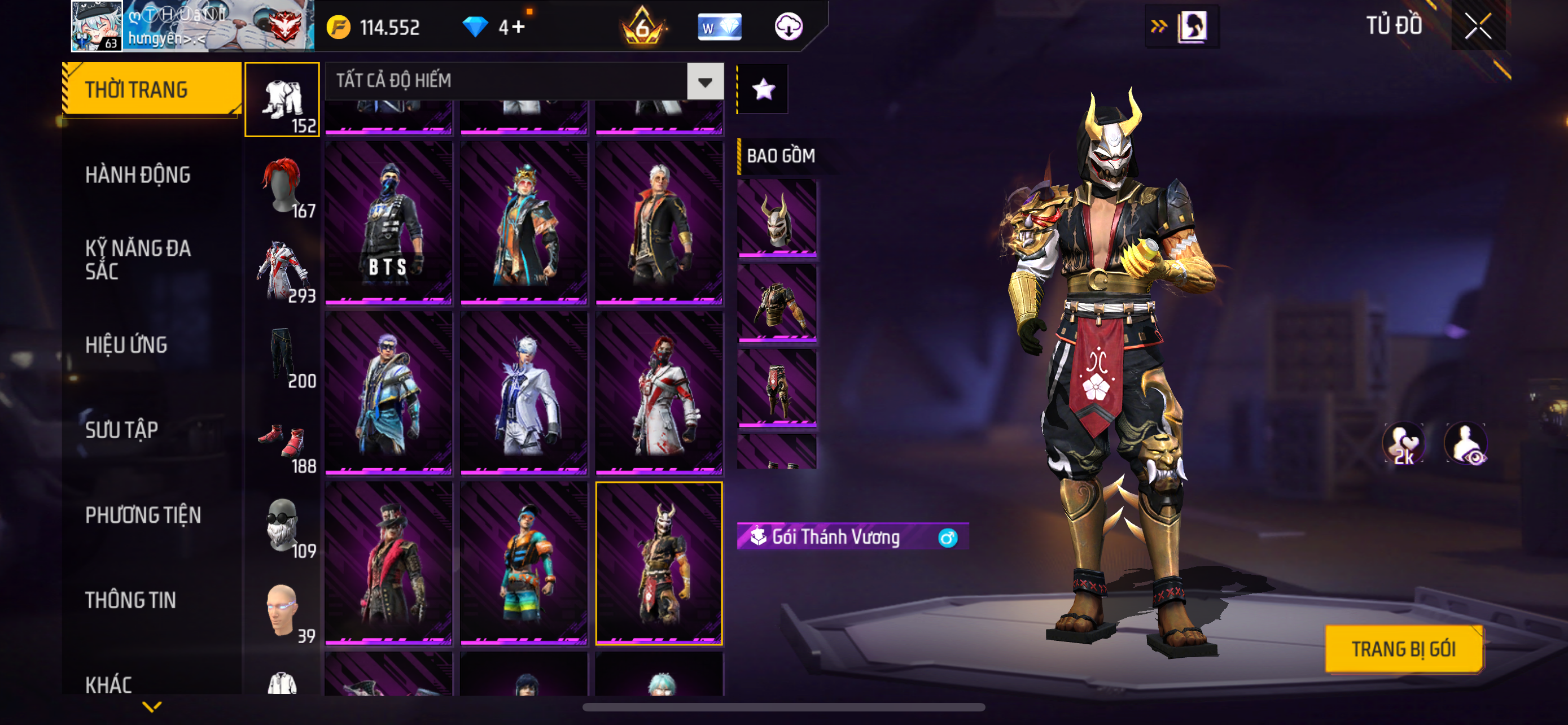
Task: Switch to the HÀNH ĐỘNG tab
Action: pyautogui.click(x=138, y=175)
